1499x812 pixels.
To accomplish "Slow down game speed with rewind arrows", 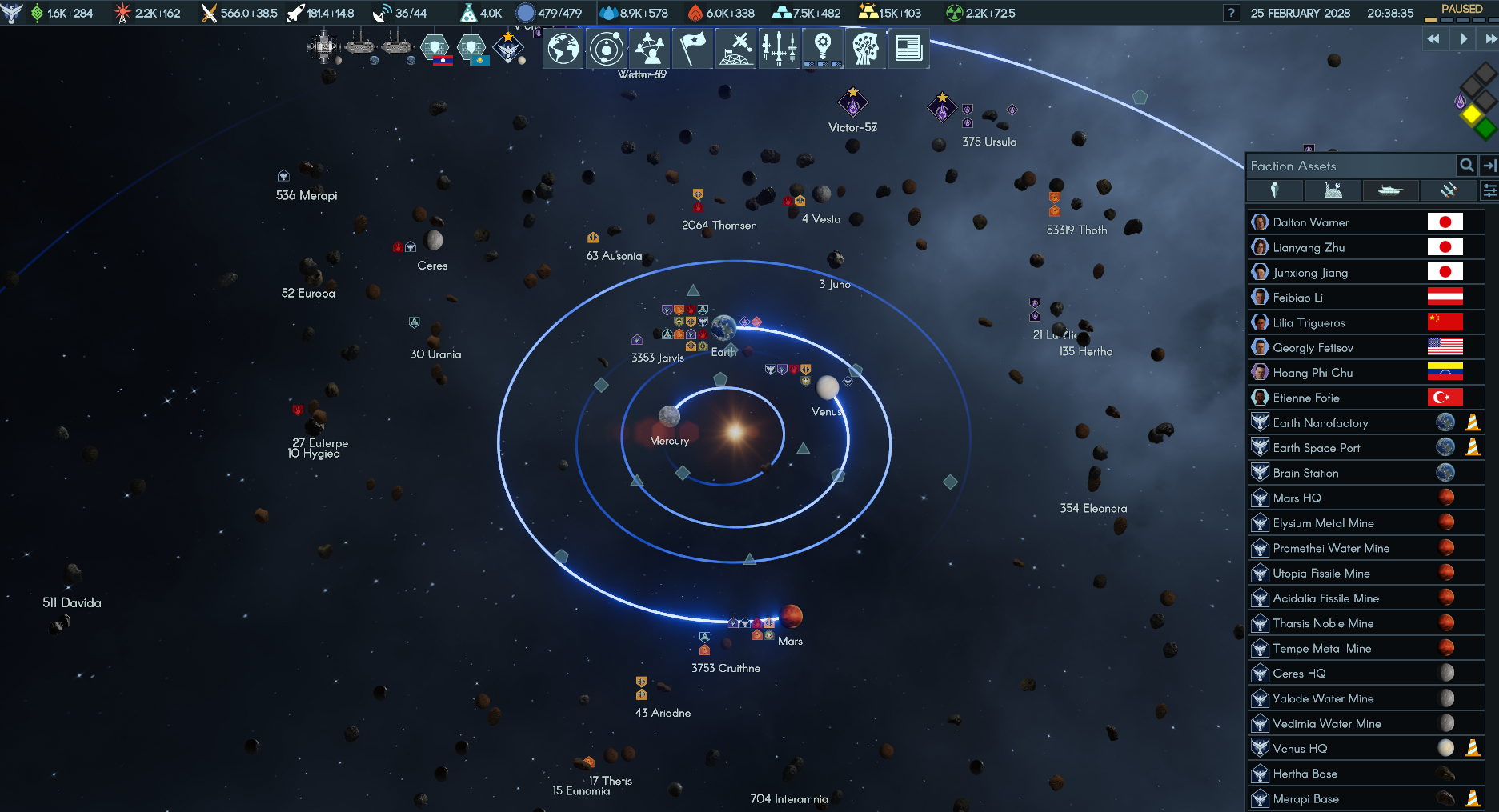I will coord(1433,38).
